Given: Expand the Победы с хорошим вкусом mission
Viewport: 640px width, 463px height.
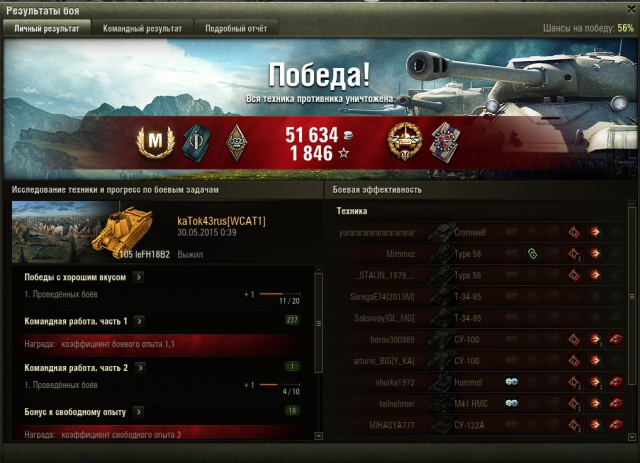Looking at the screenshot, I should [138, 277].
